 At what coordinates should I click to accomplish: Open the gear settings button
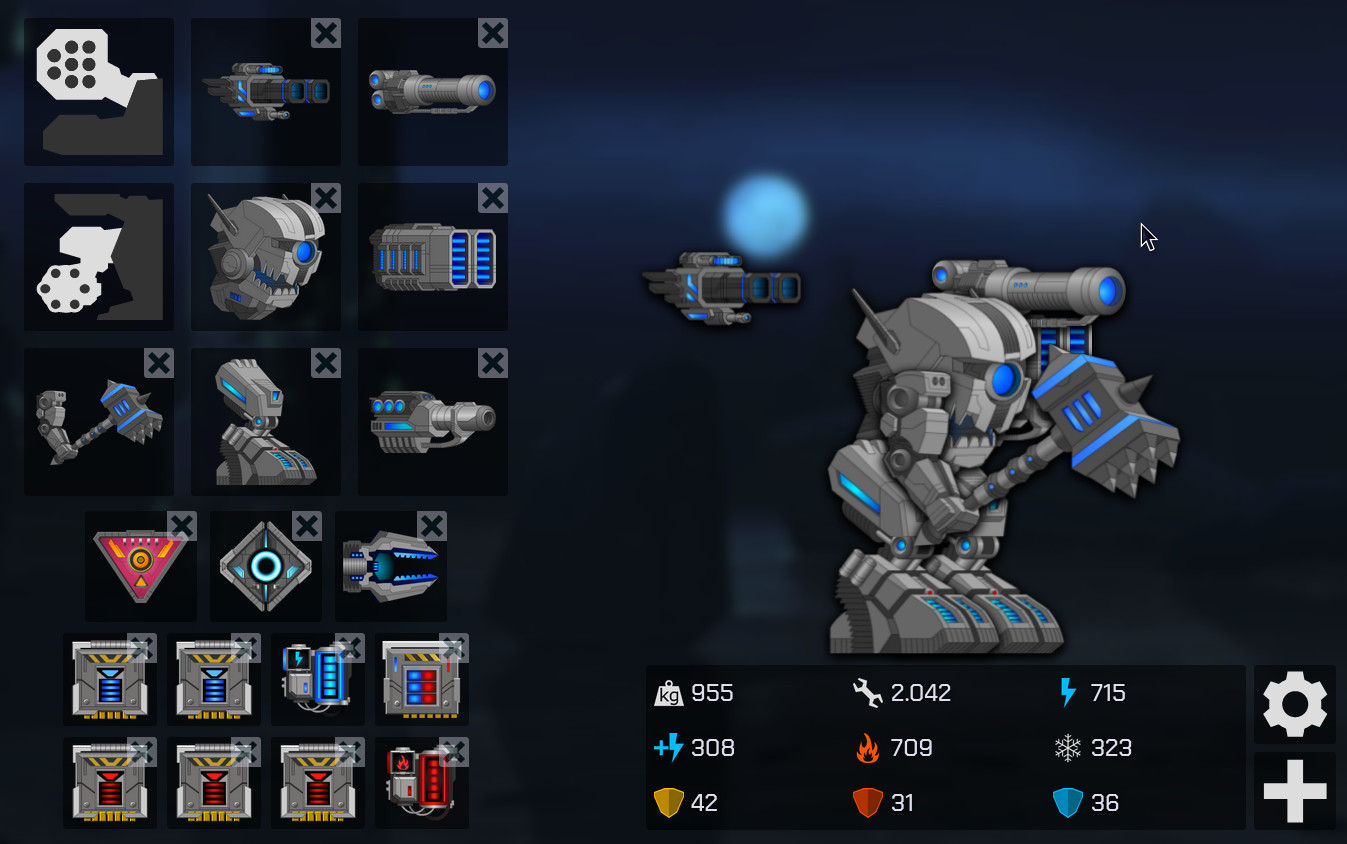click(x=1294, y=704)
